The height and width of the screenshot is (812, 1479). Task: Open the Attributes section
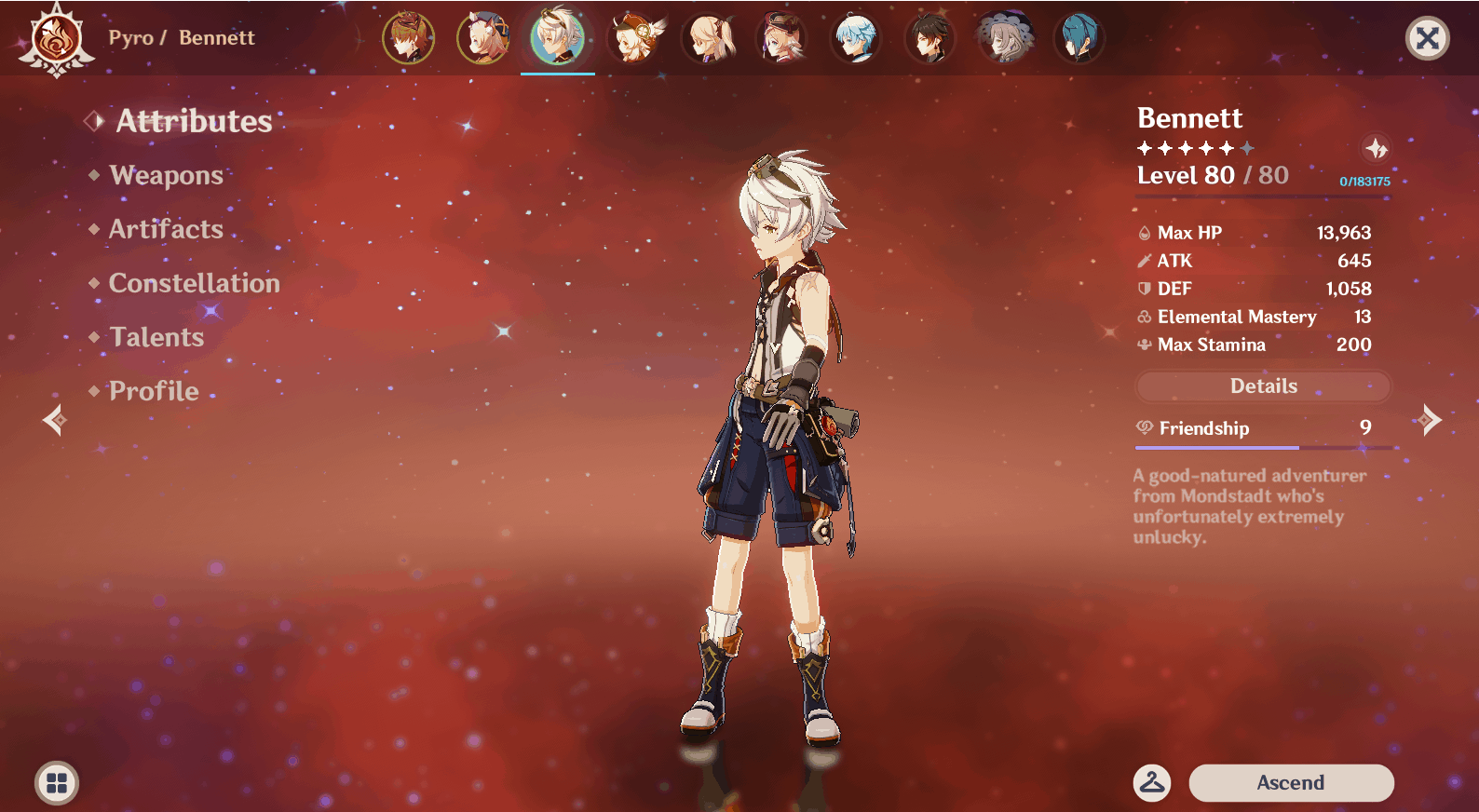point(194,121)
